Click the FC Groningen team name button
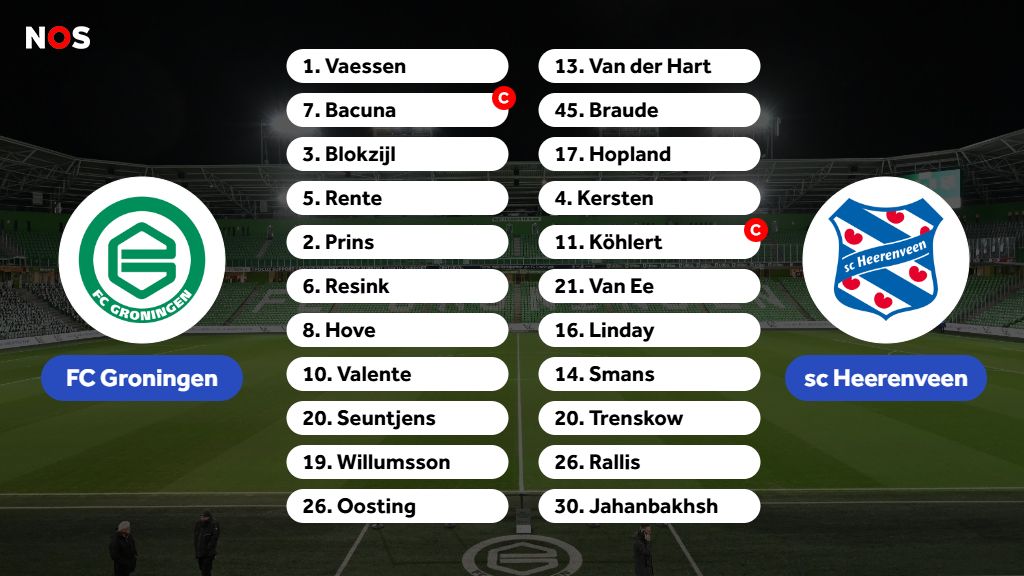The height and width of the screenshot is (576, 1024). point(141,378)
